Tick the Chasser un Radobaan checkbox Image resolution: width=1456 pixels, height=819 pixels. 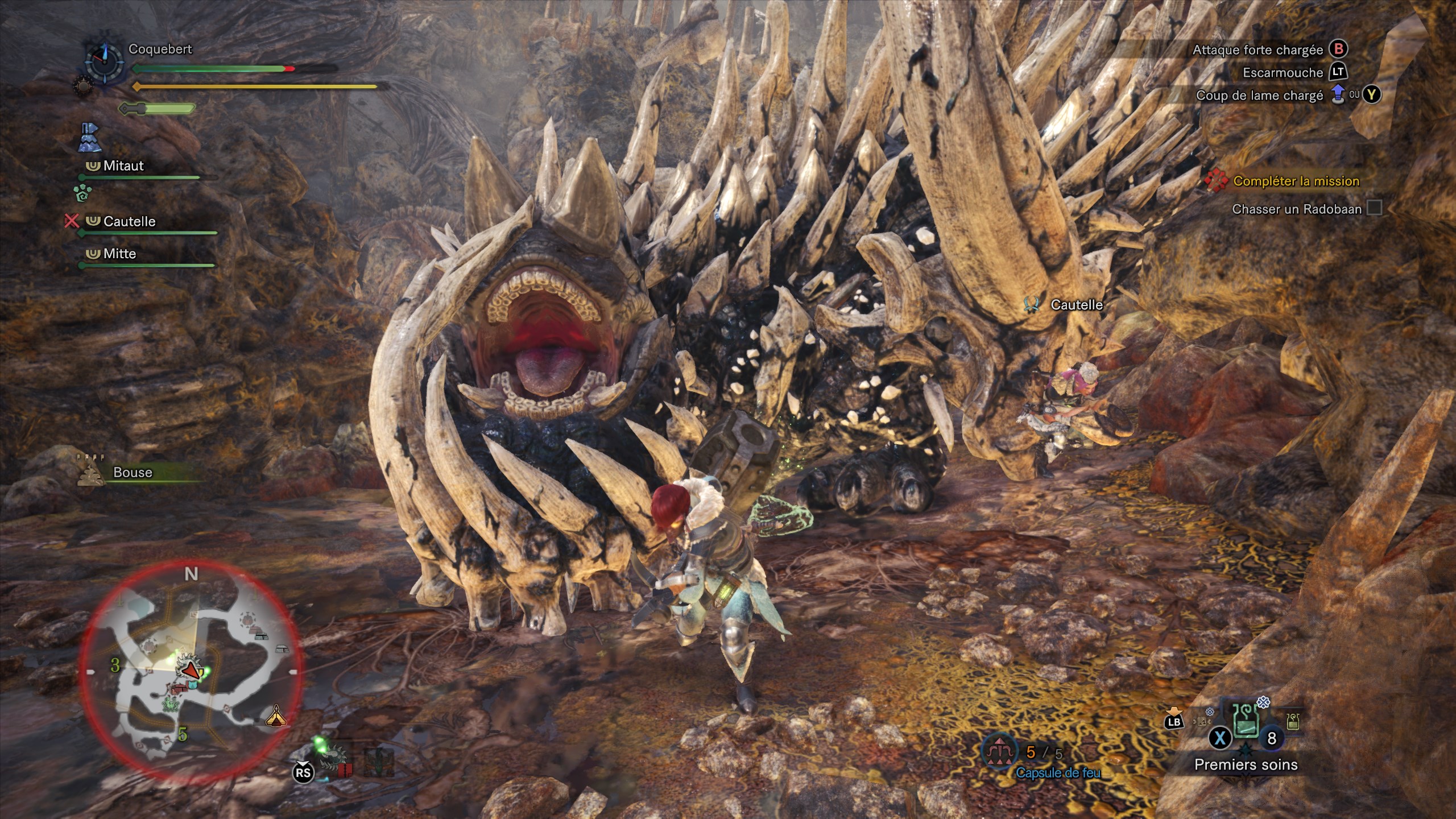coord(1374,208)
